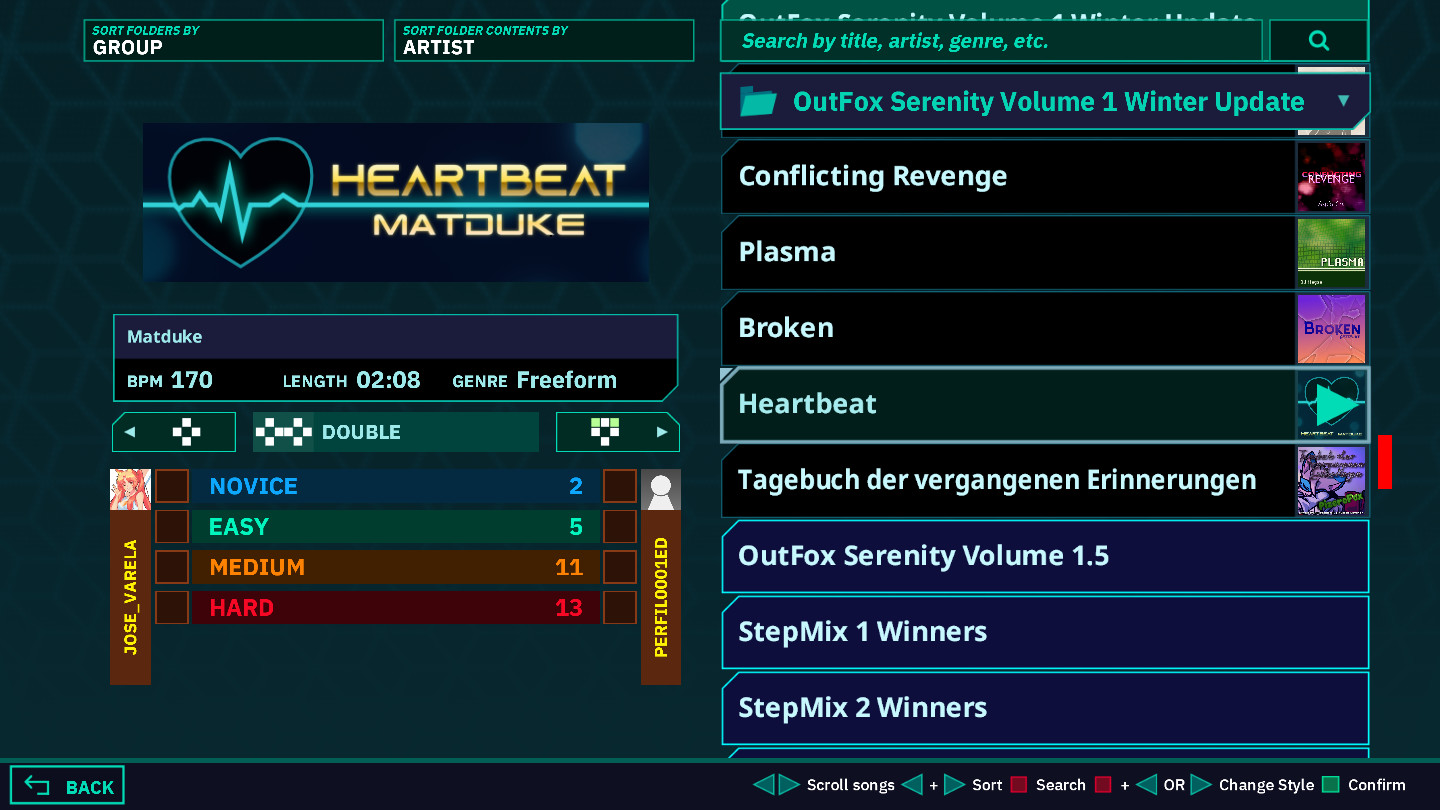Click the DOUBLE dance pad icon
Image resolution: width=1440 pixels, height=810 pixels.
(x=283, y=431)
